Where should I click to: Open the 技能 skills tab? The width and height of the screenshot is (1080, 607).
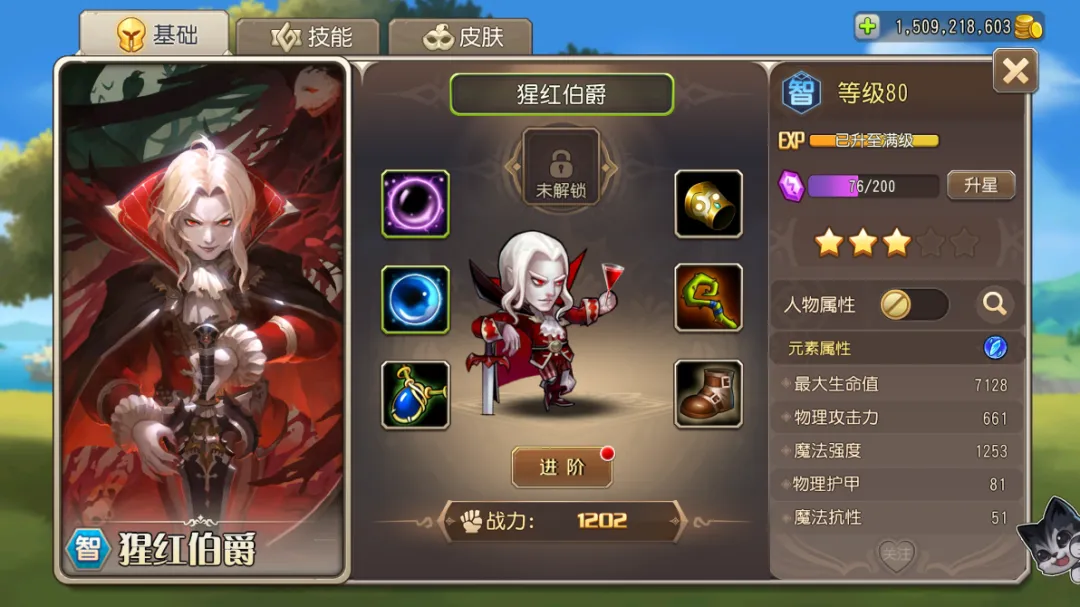pos(311,37)
